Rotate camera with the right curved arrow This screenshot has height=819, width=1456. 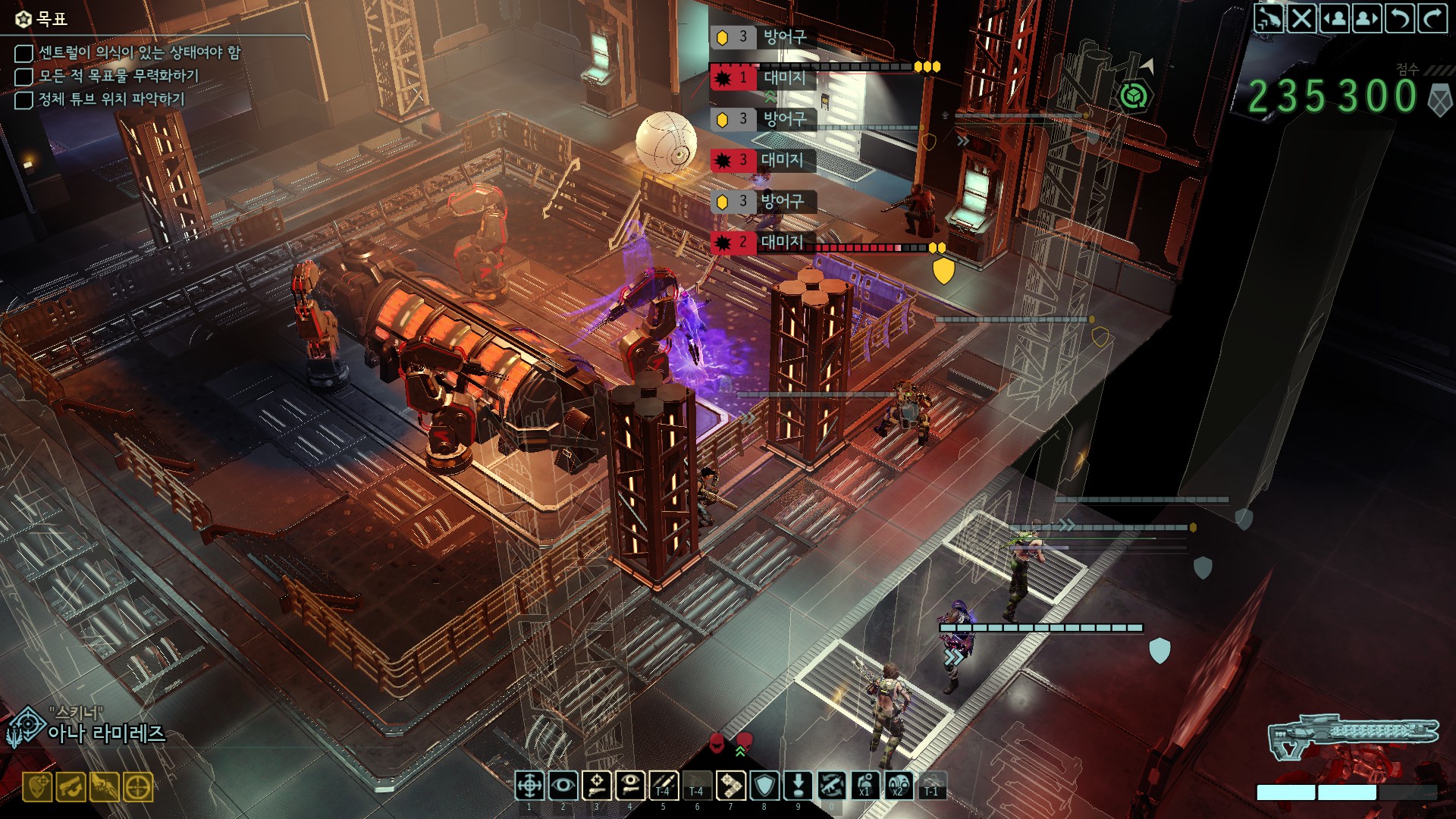pyautogui.click(x=1432, y=18)
